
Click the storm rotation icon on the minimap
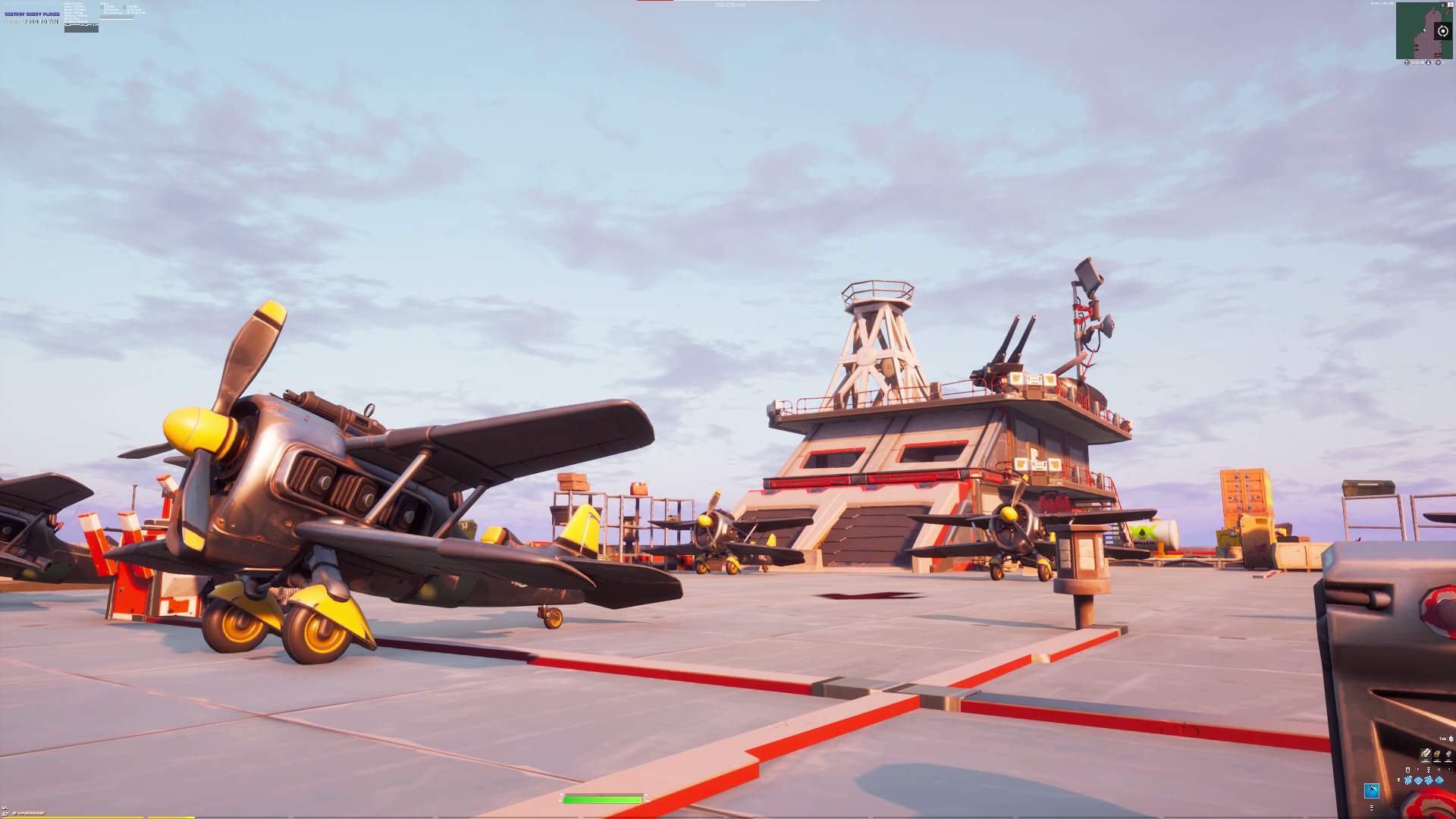(x=1442, y=31)
